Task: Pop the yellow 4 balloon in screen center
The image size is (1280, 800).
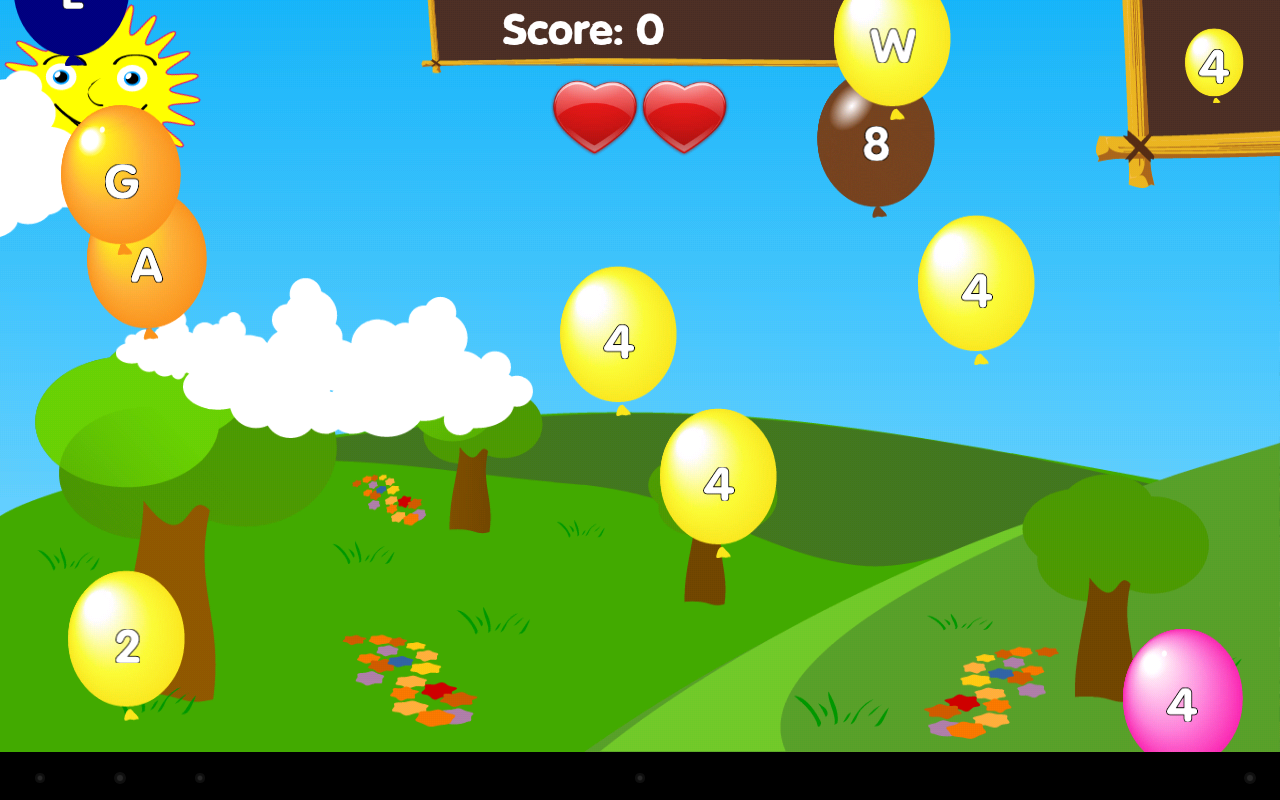Action: 618,336
